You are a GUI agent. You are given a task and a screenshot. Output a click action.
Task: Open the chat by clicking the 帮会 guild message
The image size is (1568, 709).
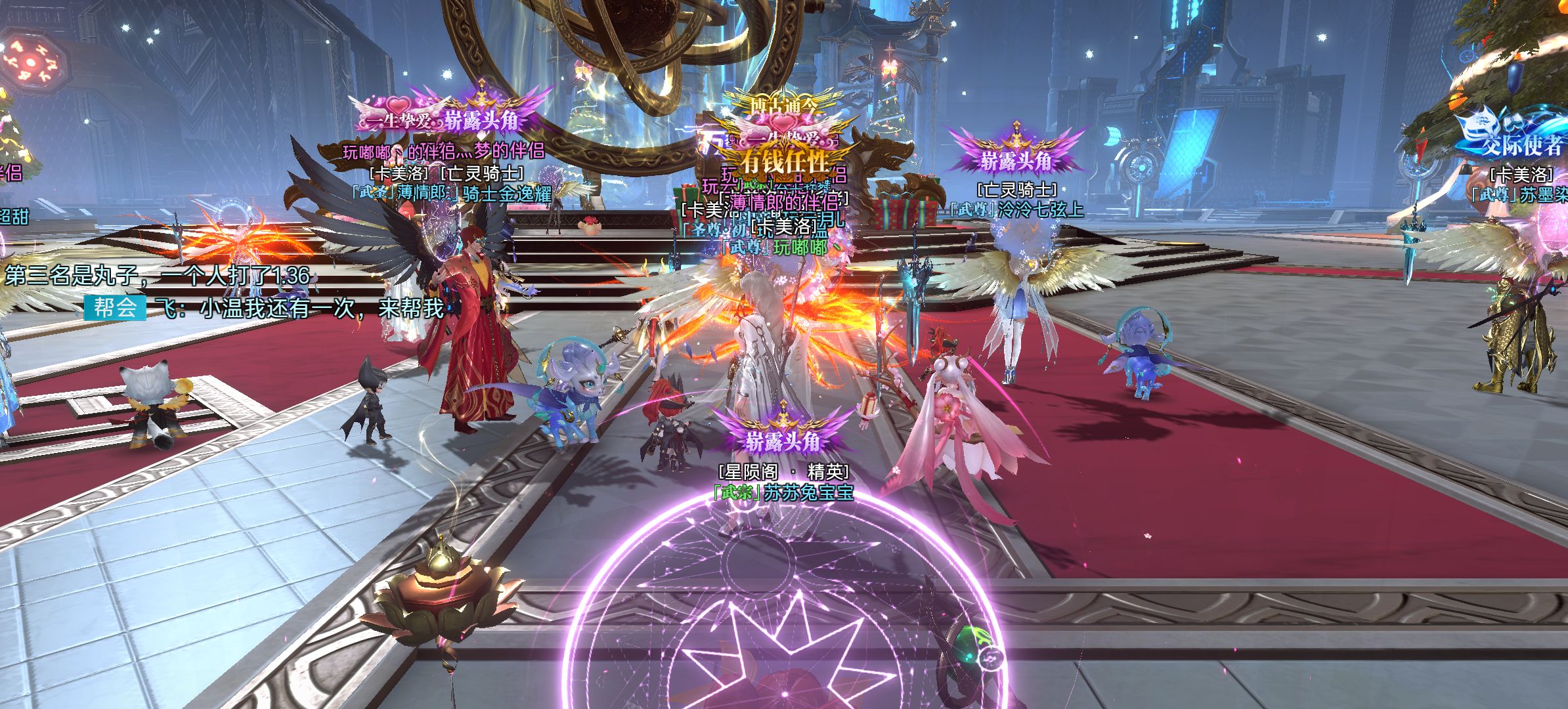[299, 308]
